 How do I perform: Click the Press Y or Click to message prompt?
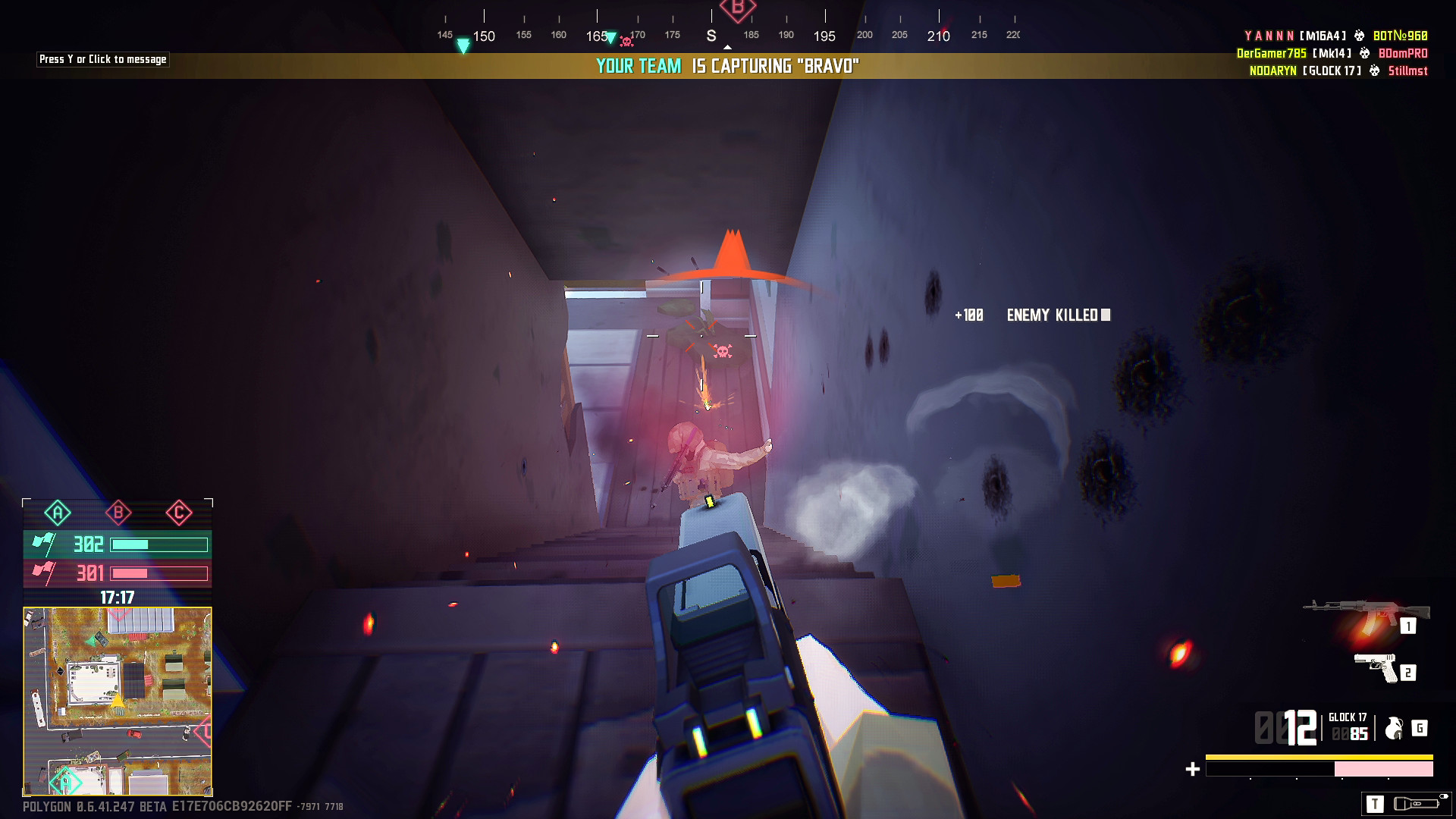pos(103,59)
